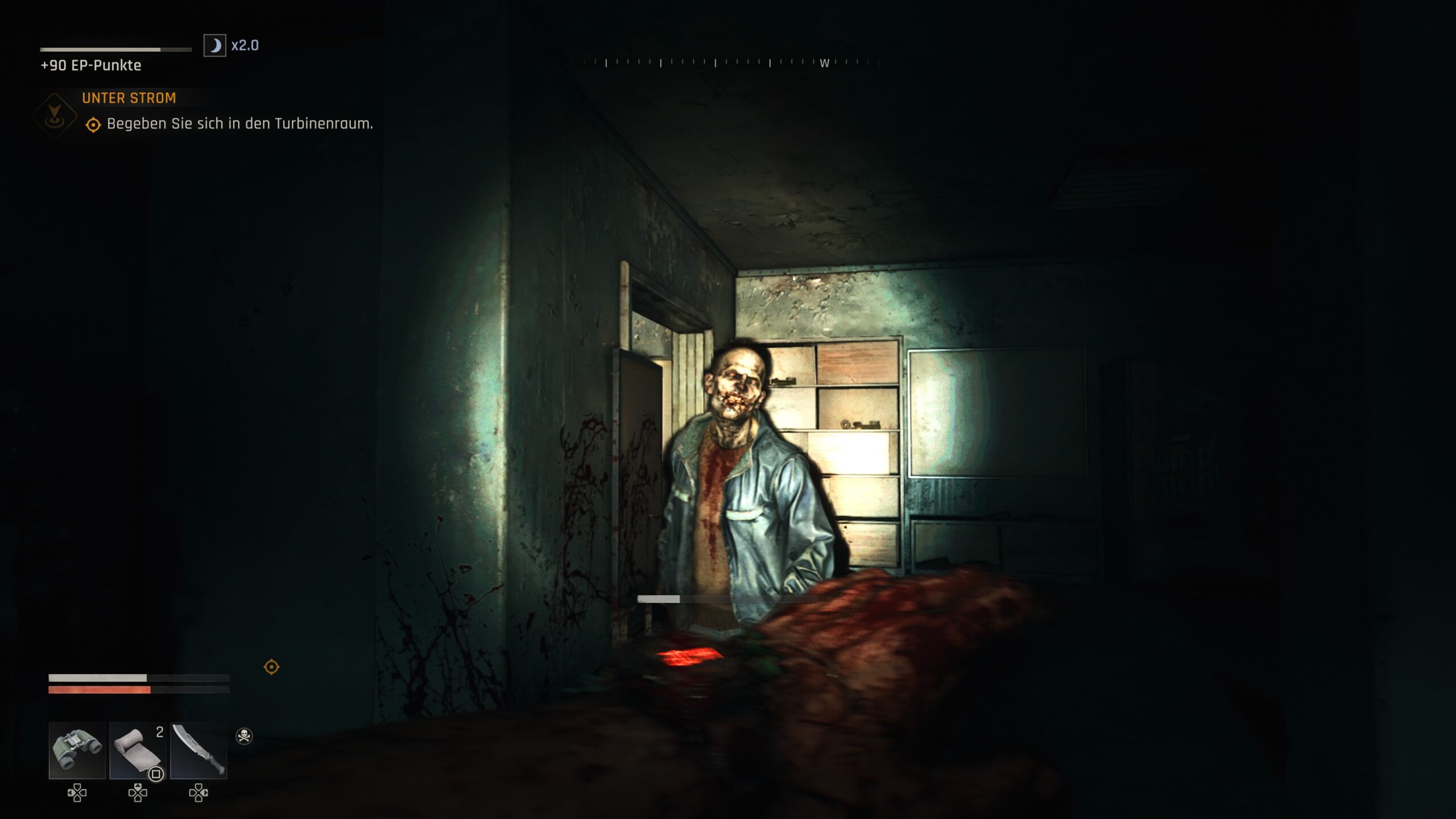Use the bandage item slot

(x=138, y=750)
